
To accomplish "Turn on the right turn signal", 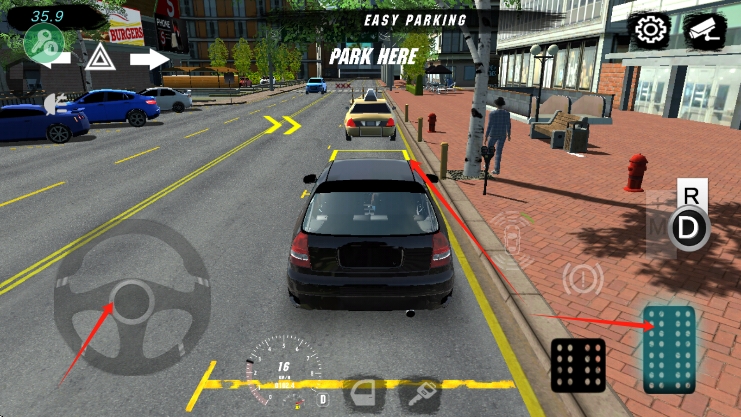I will pos(148,59).
